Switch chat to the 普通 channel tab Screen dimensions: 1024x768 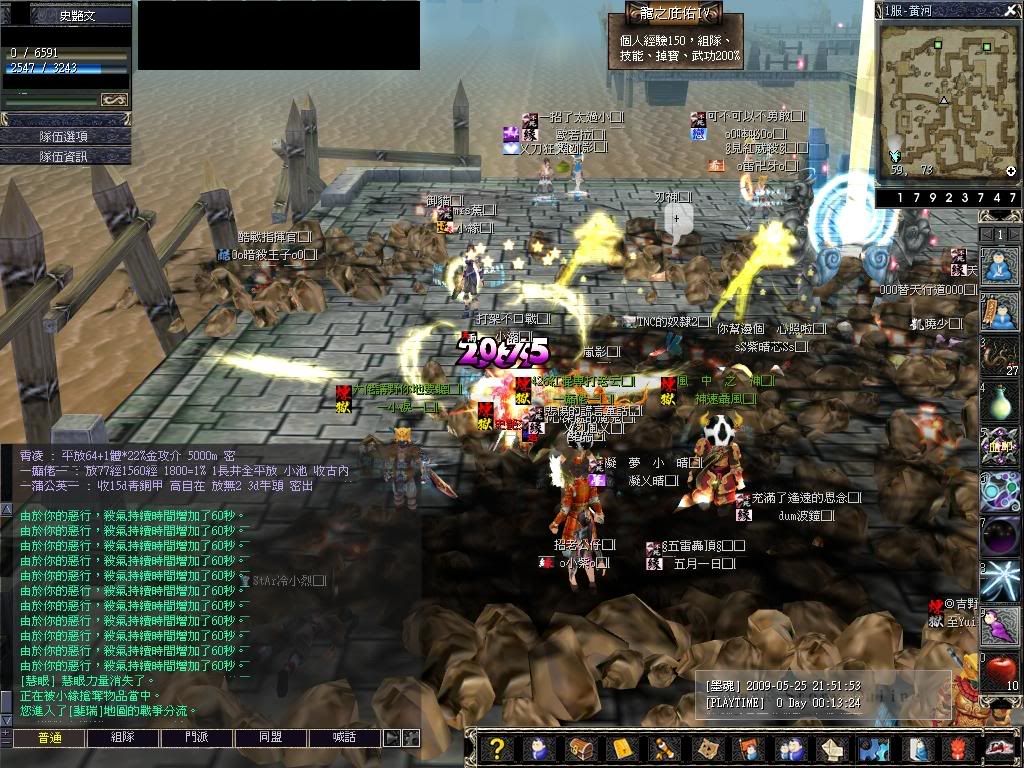click(49, 738)
